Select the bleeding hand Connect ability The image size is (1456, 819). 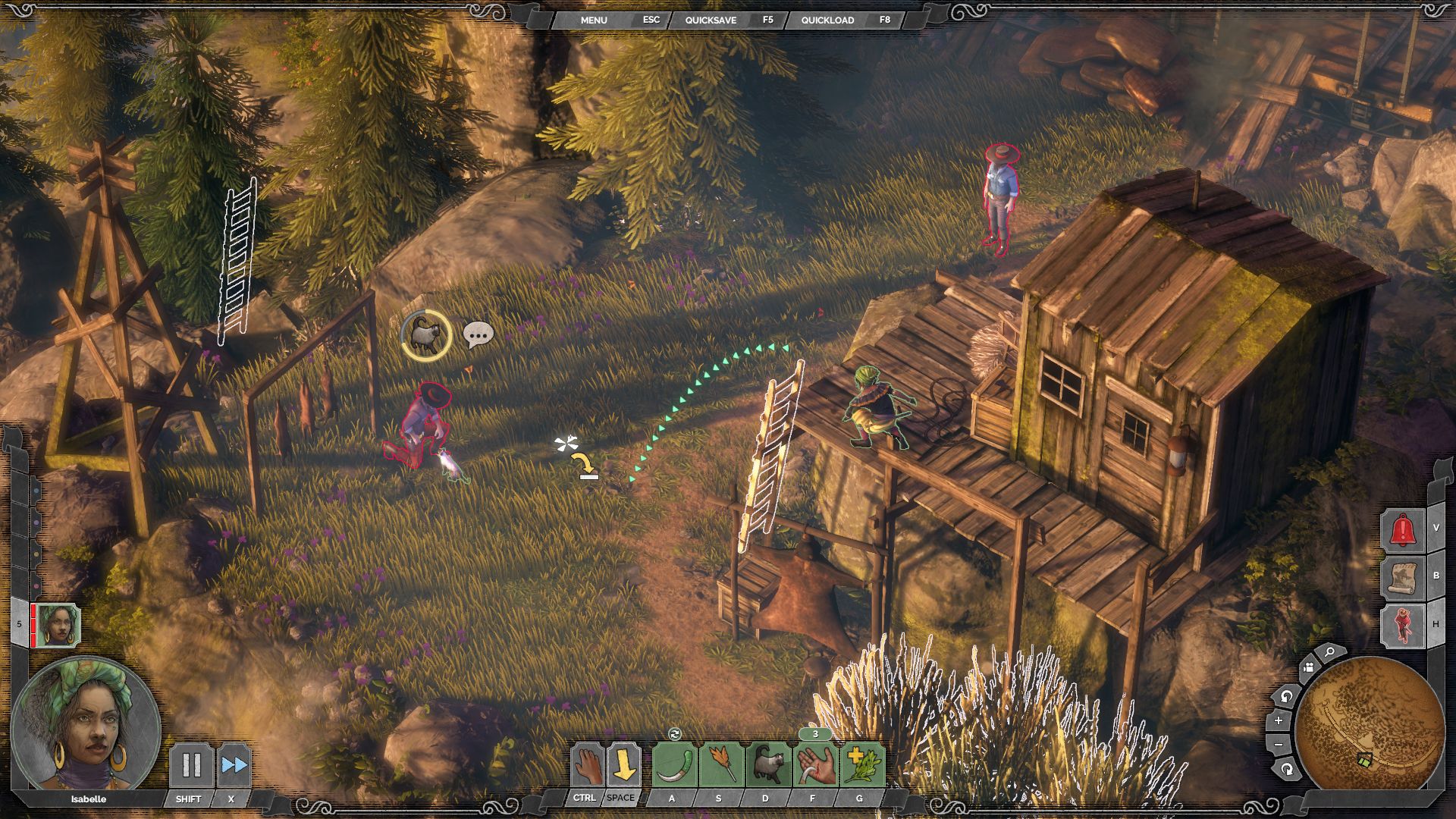[x=815, y=765]
